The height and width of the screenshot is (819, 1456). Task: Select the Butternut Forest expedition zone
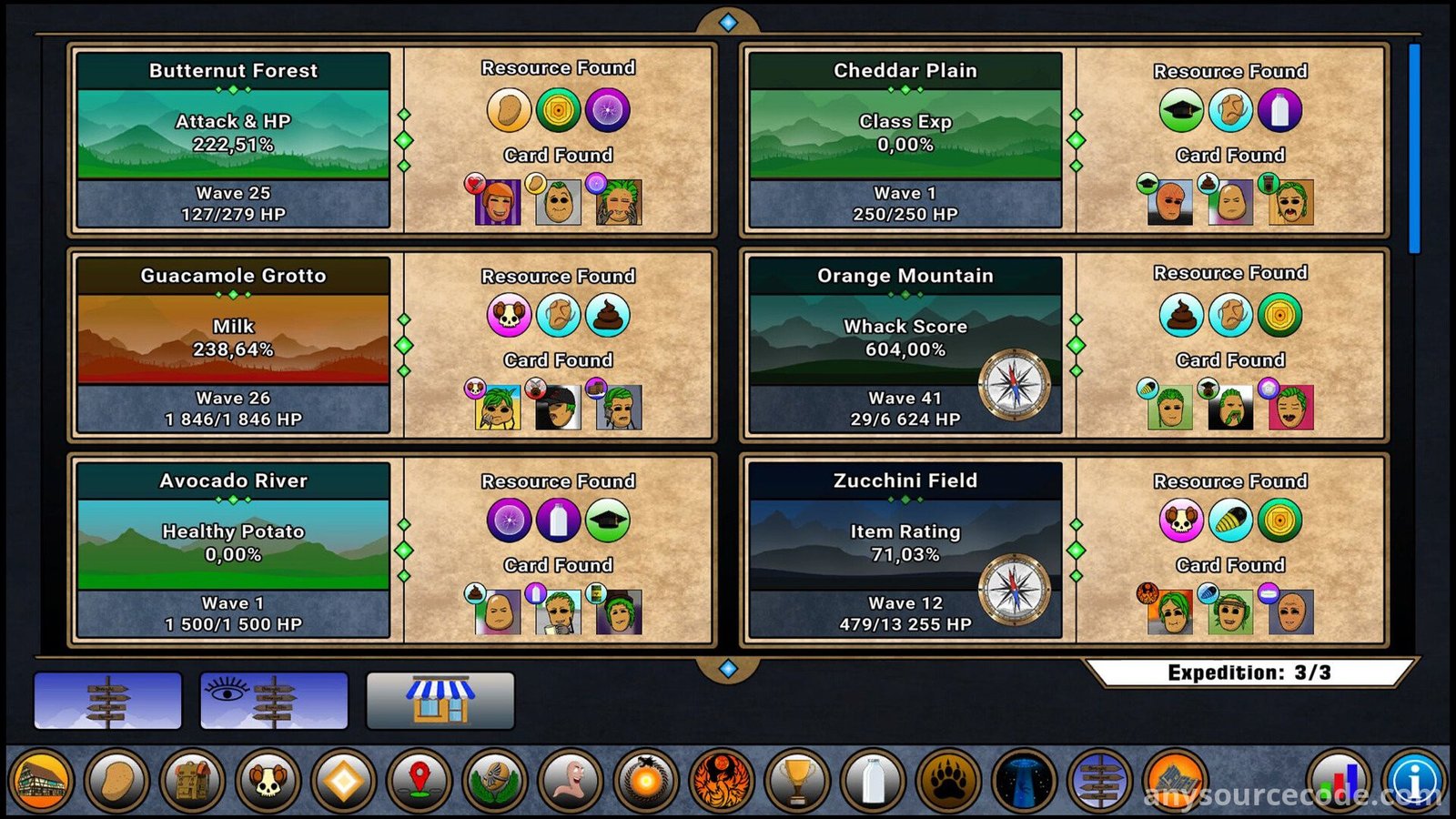click(234, 139)
